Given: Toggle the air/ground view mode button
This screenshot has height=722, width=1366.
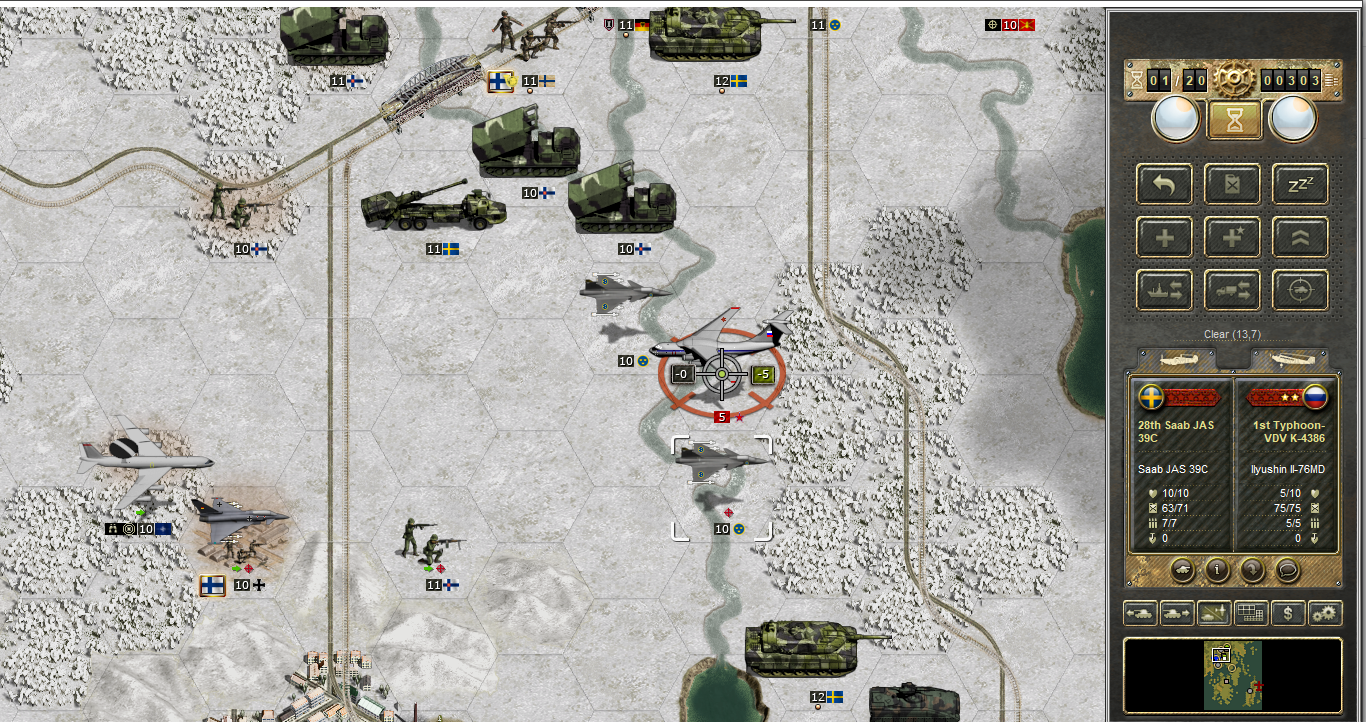Looking at the screenshot, I should (1212, 613).
